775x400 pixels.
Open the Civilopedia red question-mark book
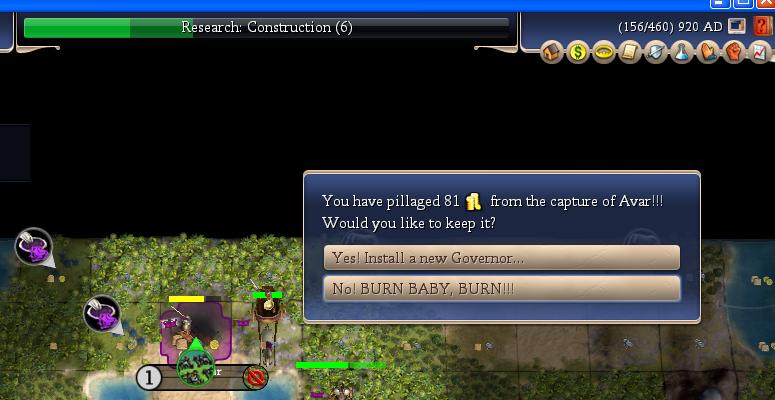click(x=763, y=27)
